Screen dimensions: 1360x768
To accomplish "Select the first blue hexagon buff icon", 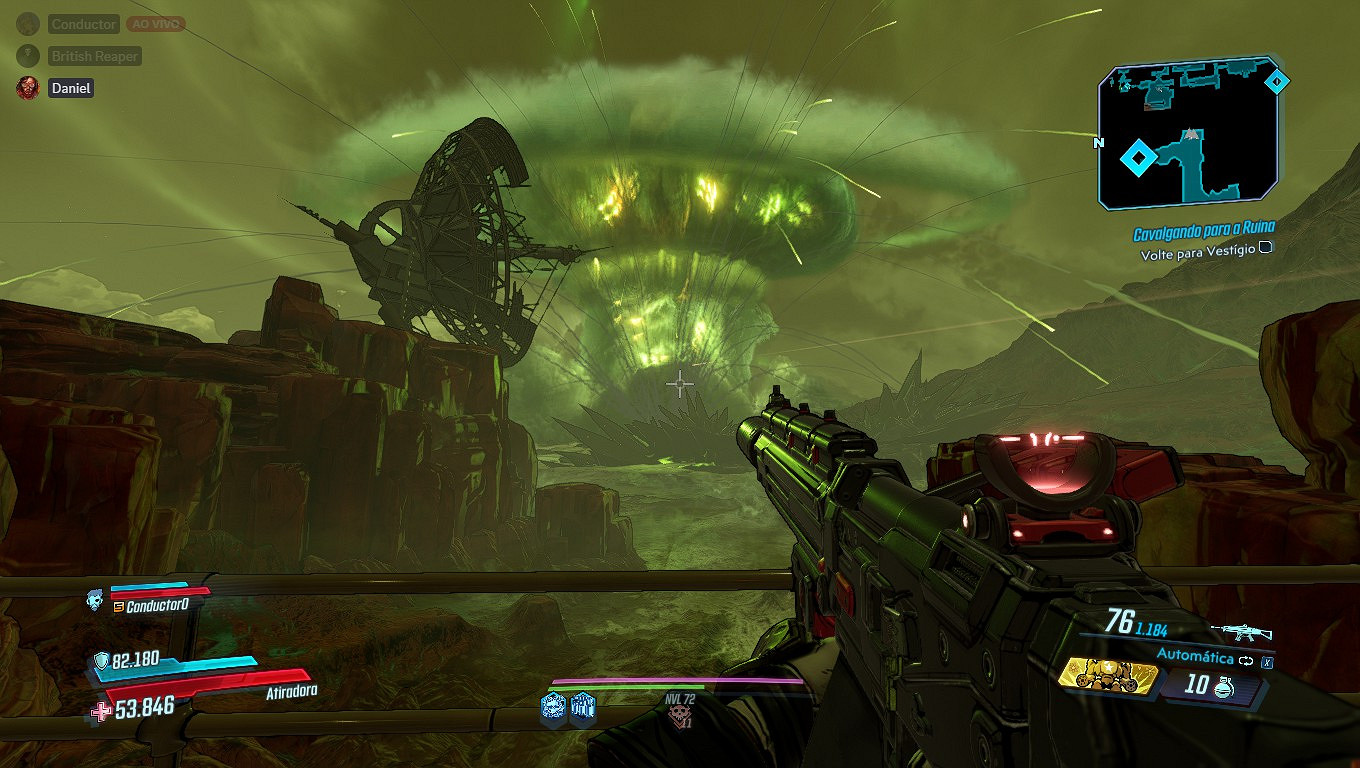I will coord(553,707).
